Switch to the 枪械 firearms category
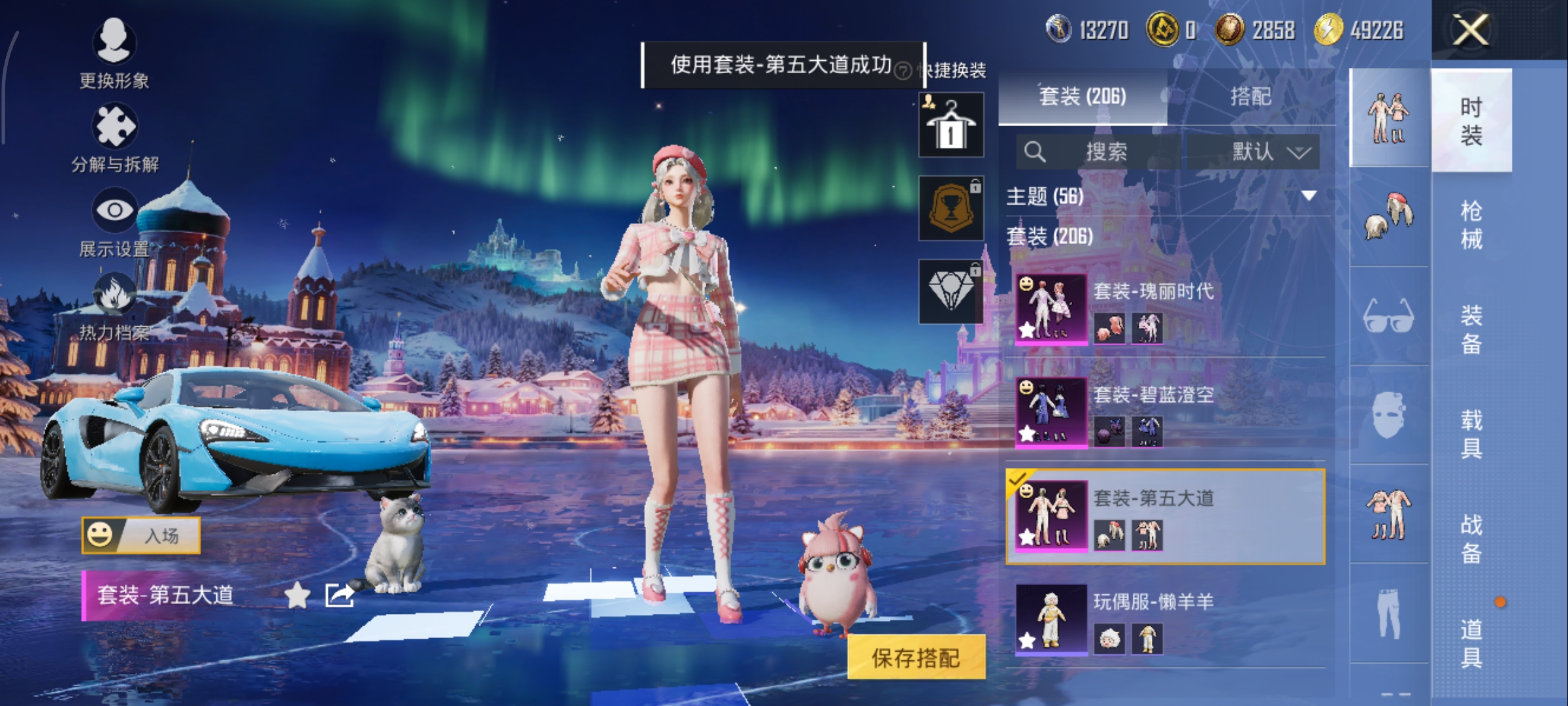Screen dimensions: 1568x706 [x=1471, y=224]
